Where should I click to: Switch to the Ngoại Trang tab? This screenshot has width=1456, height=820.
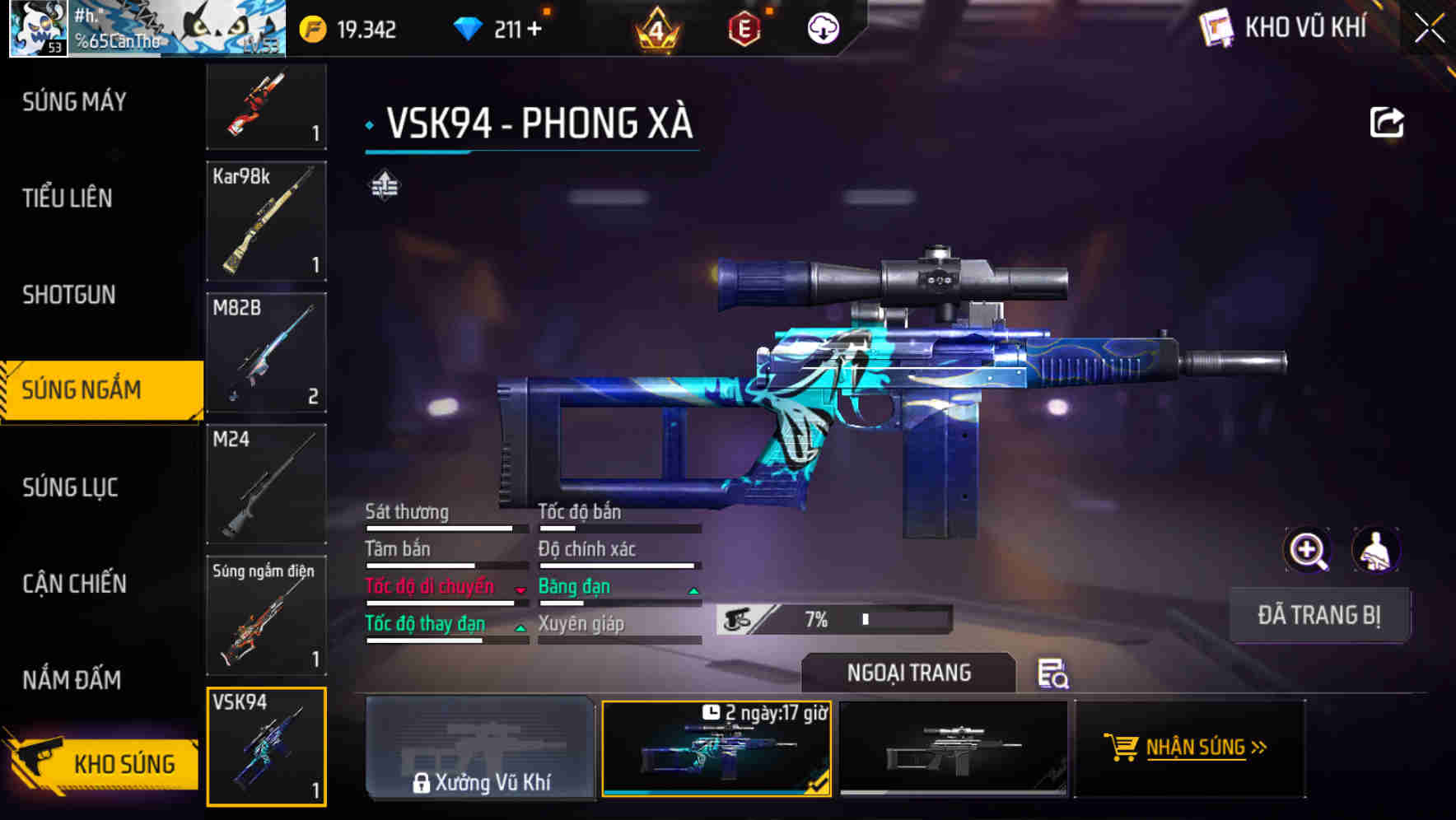click(x=909, y=673)
